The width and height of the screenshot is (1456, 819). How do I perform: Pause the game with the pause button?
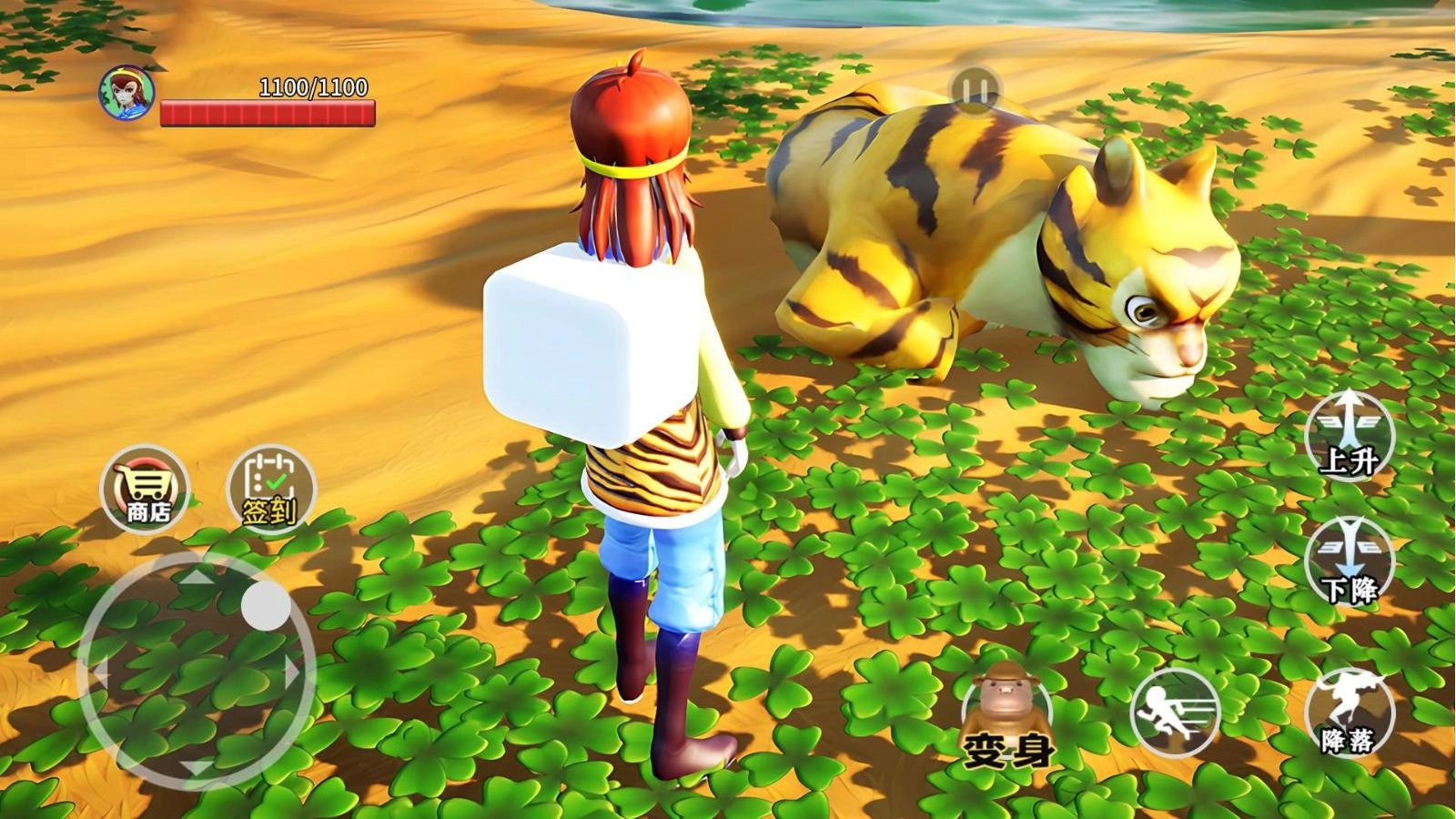point(975,90)
